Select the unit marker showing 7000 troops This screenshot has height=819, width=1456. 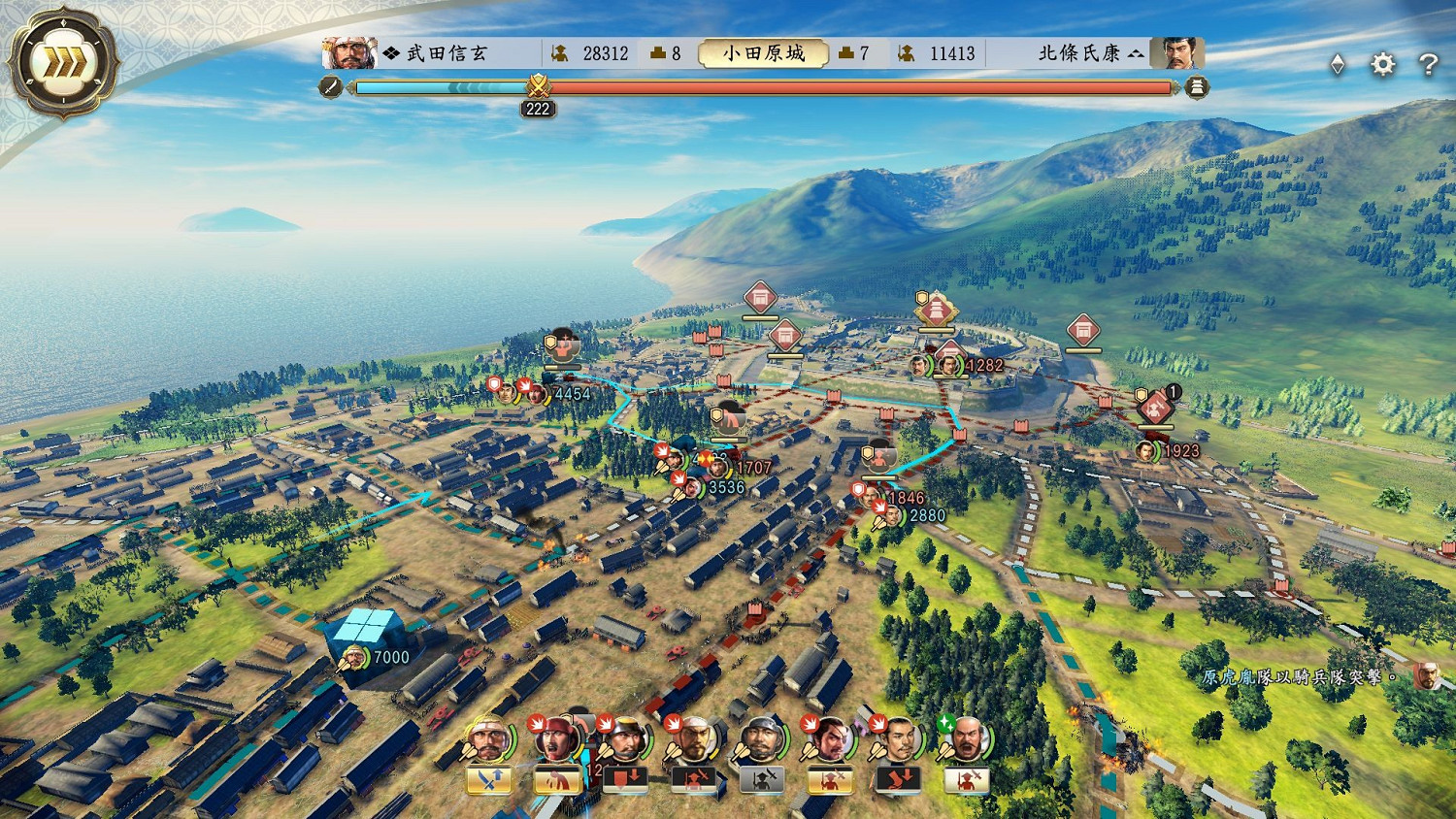[355, 658]
